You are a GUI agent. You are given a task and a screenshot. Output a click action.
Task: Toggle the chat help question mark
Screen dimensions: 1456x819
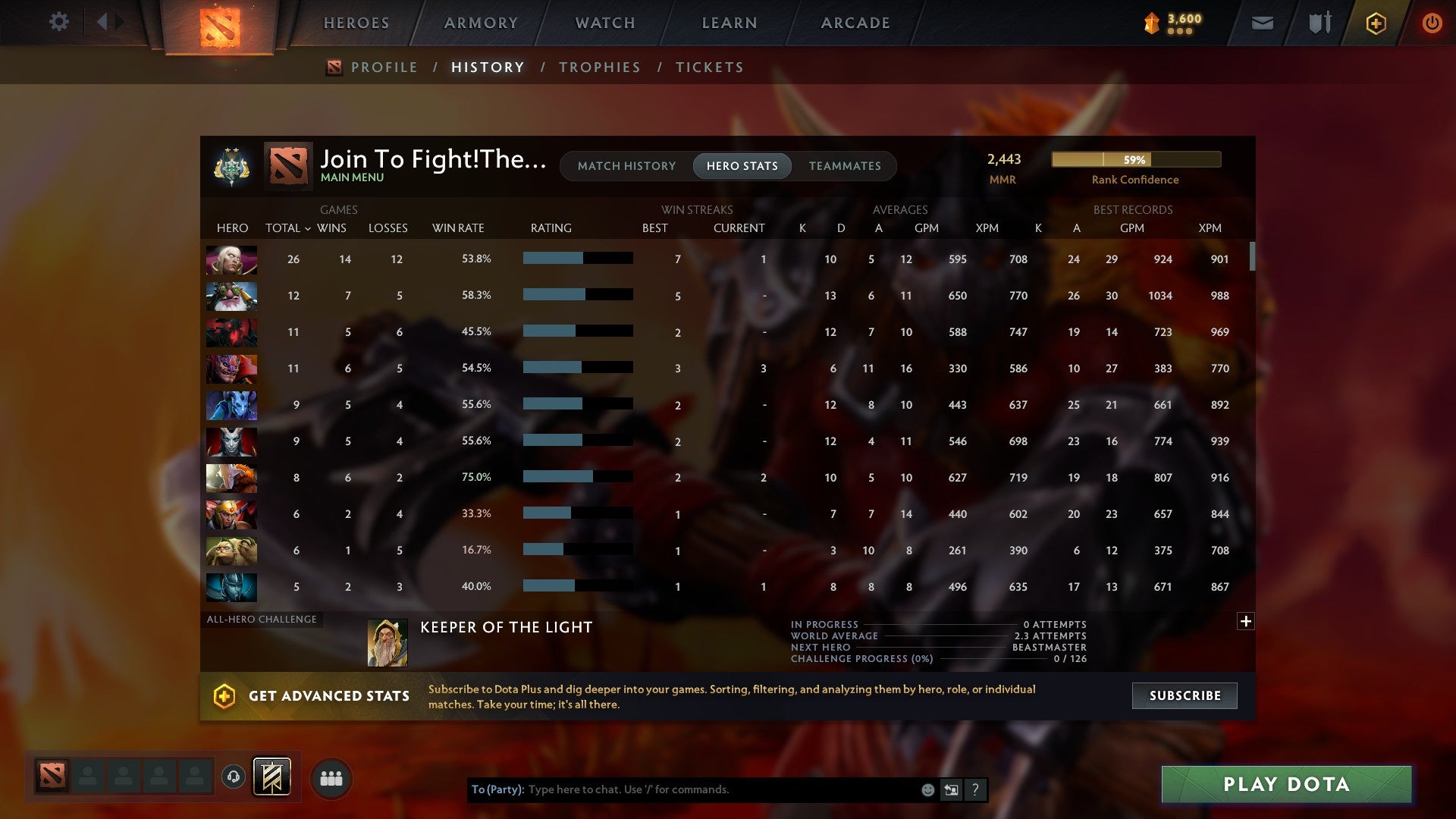click(x=975, y=789)
